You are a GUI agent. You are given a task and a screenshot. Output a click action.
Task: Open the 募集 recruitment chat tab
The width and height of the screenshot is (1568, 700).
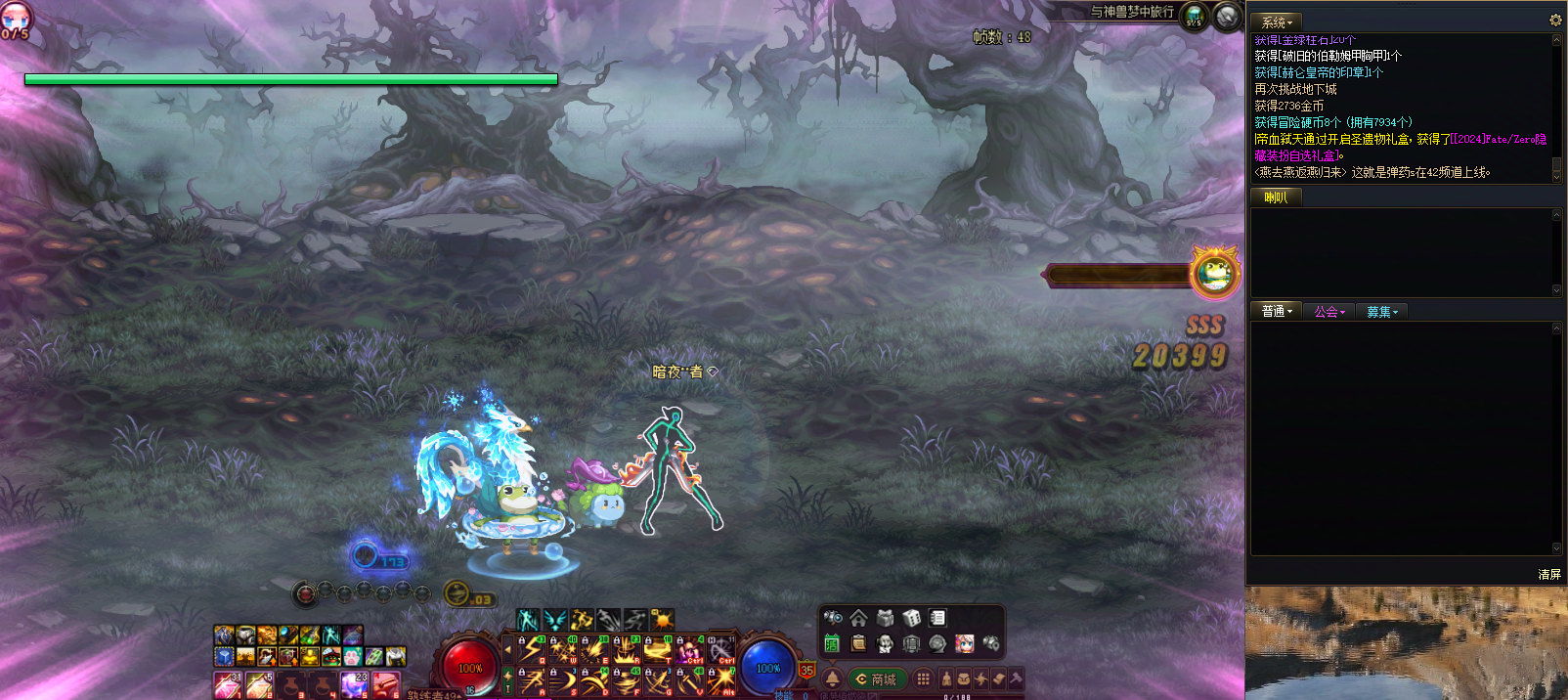pyautogui.click(x=1381, y=312)
